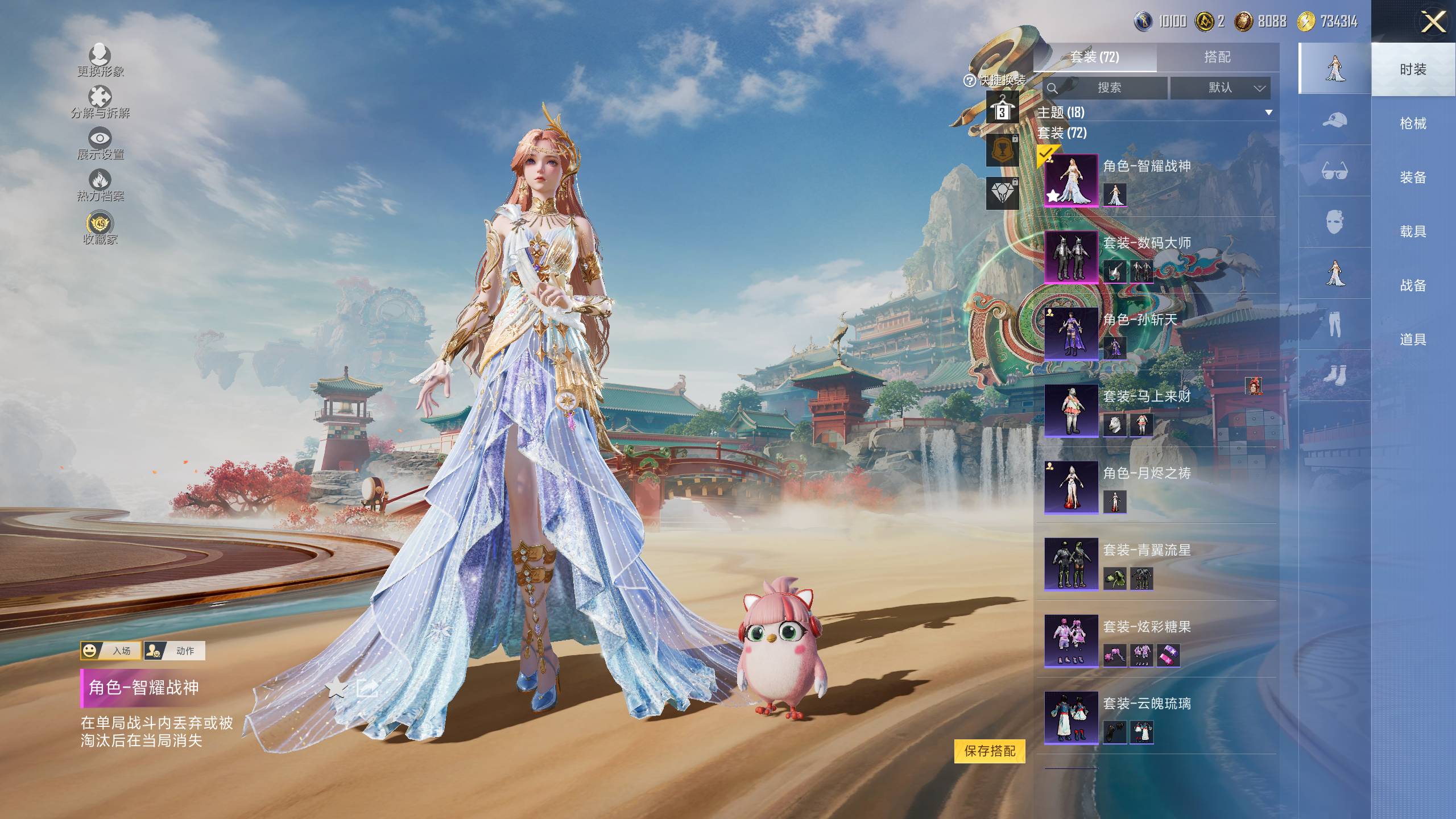Save outfit with 保存搭配 button

(x=990, y=751)
